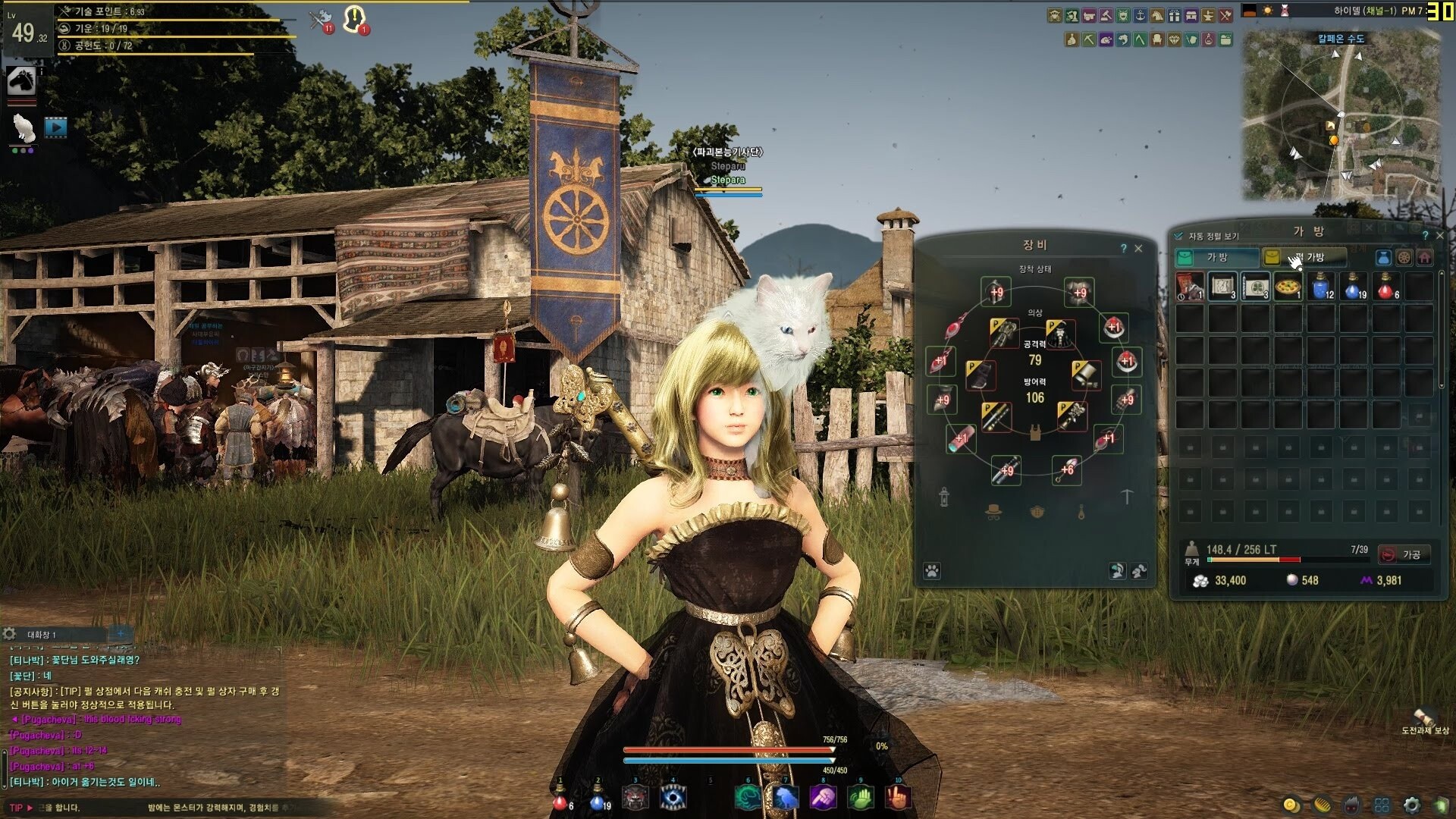
Task: Select the fish icon in top-right menu row
Action: click(x=1122, y=39)
